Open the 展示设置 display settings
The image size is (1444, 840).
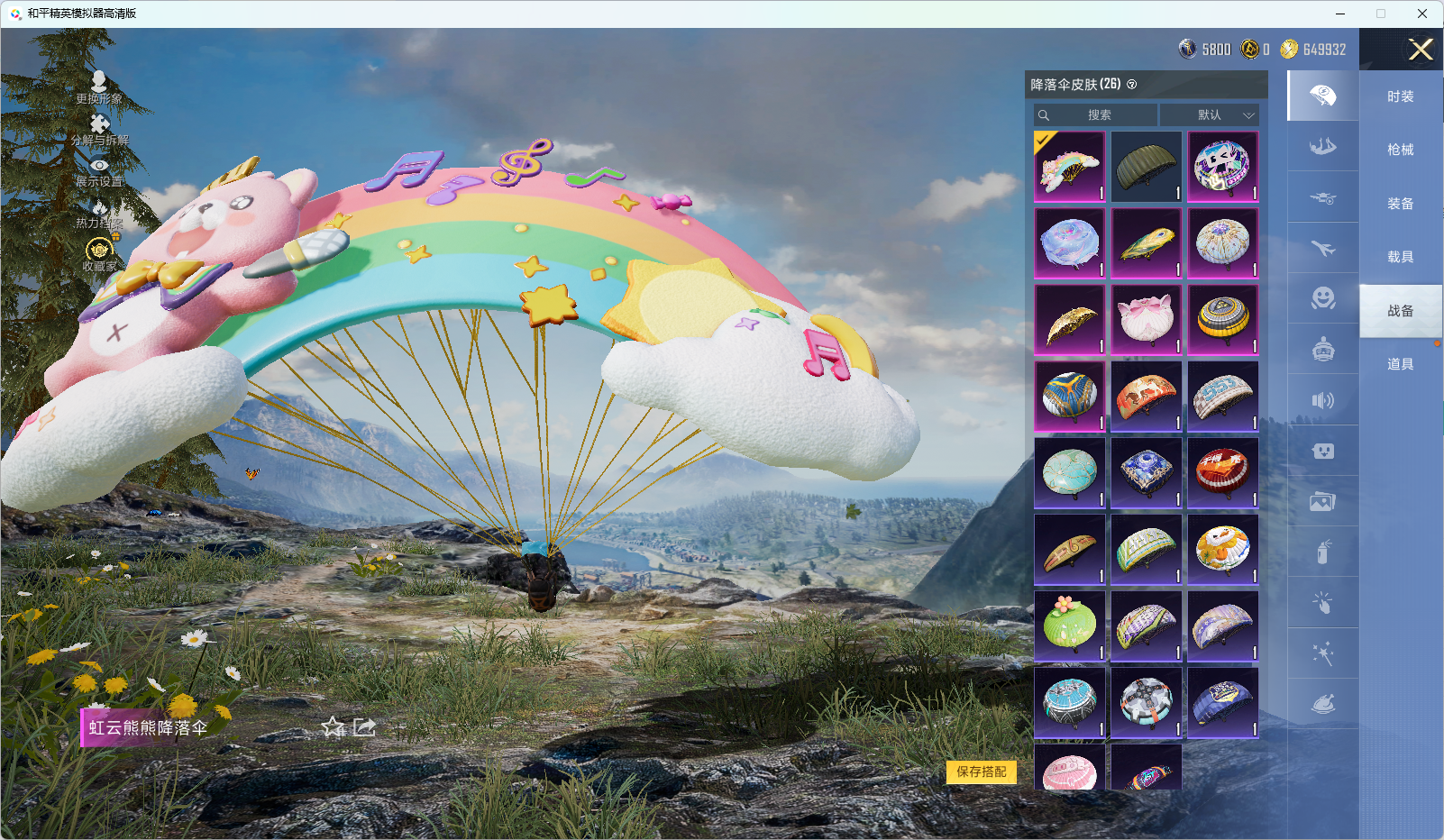[99, 172]
